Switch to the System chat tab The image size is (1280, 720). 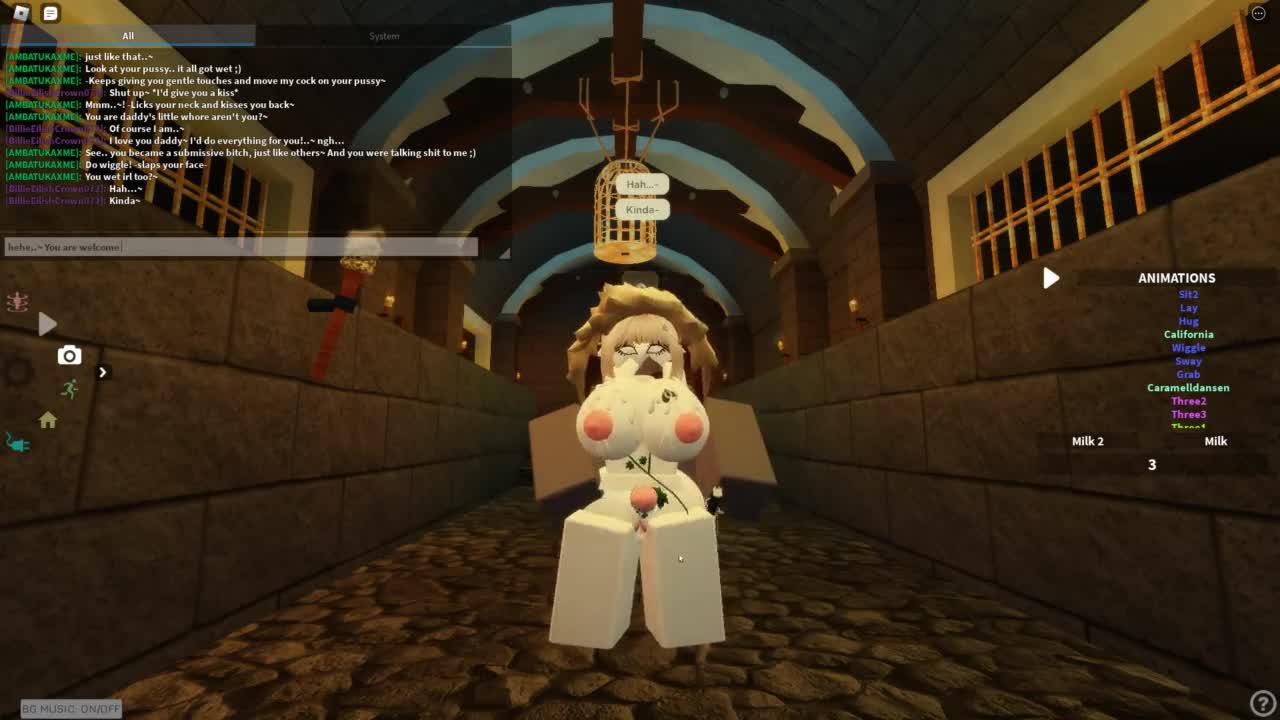tap(384, 36)
